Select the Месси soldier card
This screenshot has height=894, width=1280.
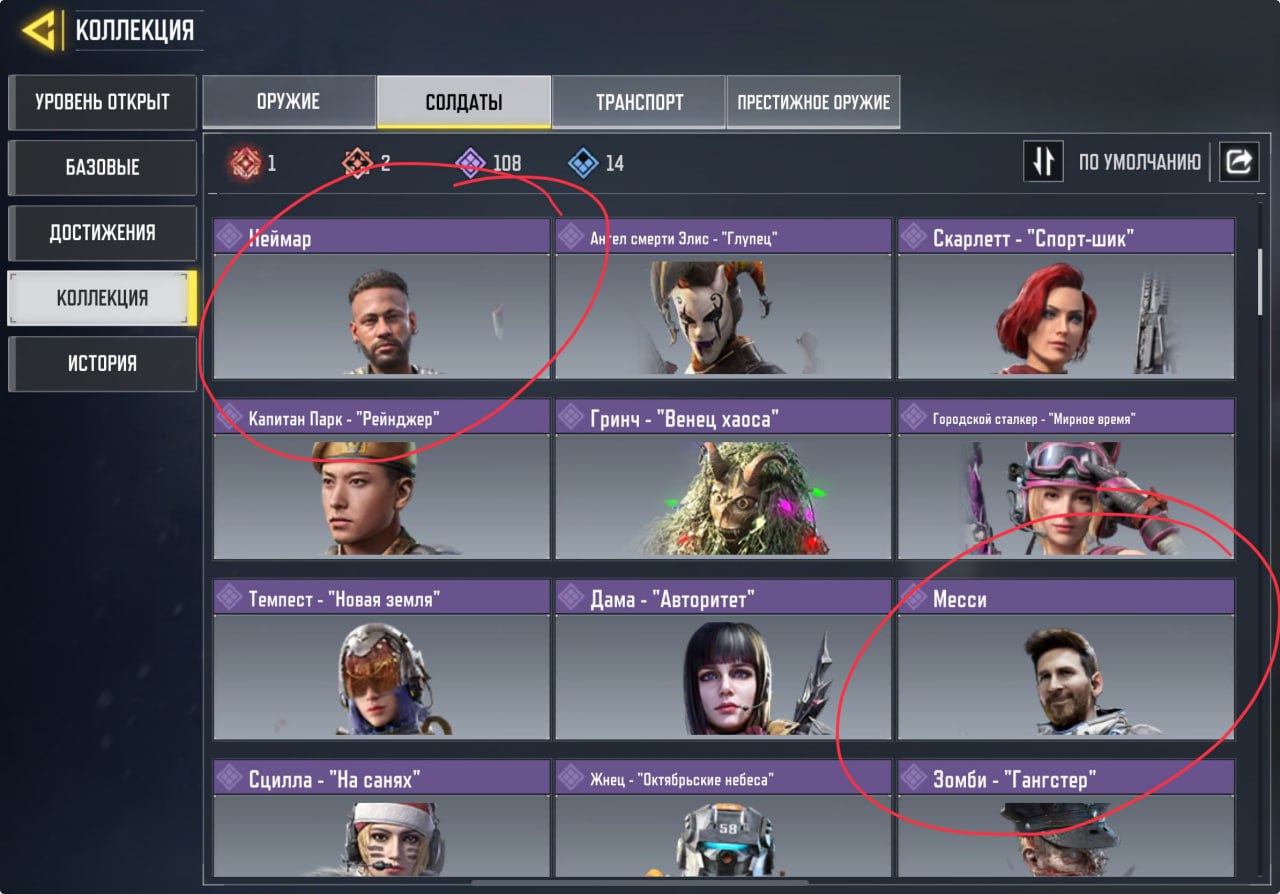point(1066,660)
